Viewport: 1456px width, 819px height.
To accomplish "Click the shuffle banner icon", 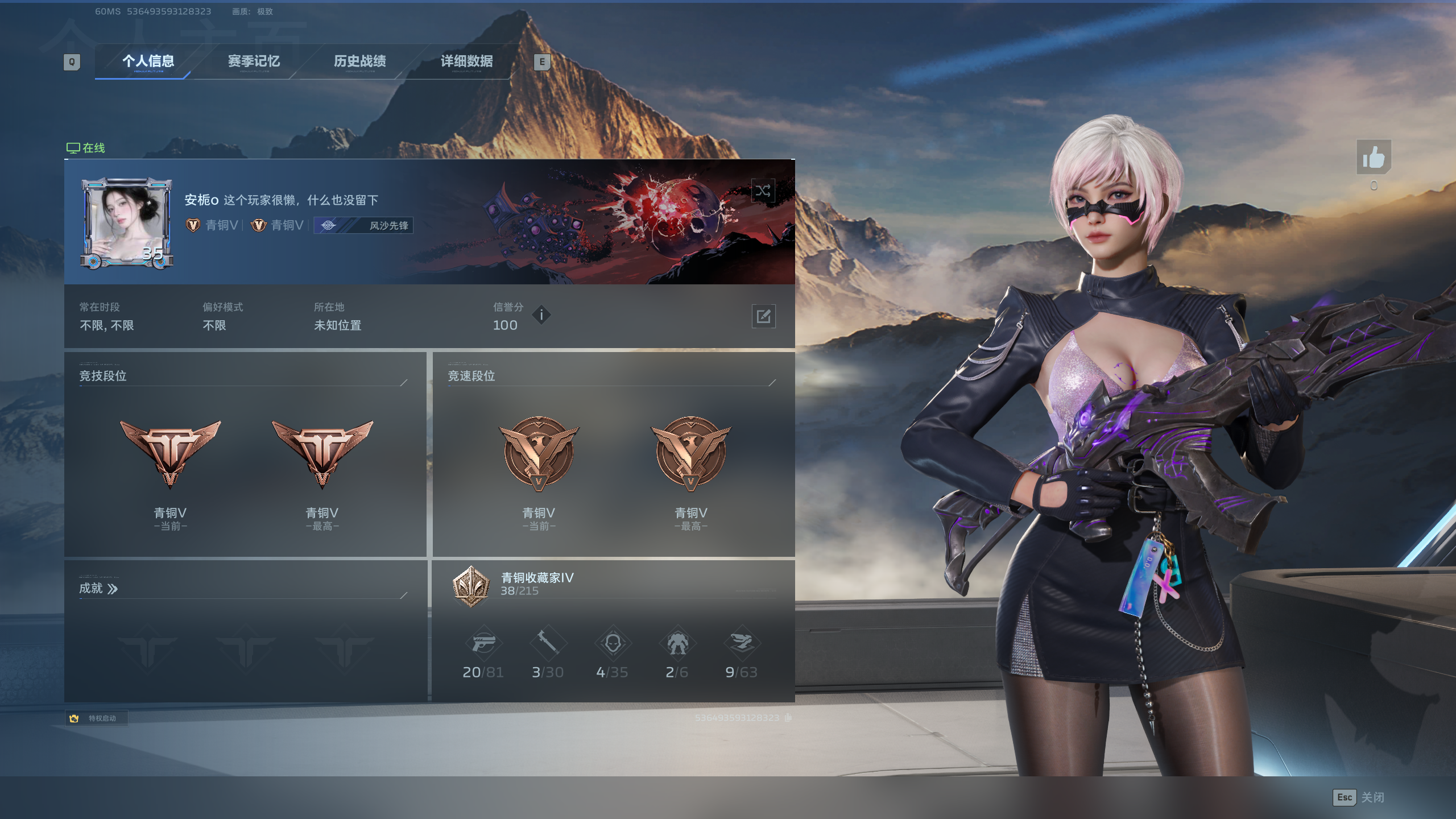I will [763, 191].
